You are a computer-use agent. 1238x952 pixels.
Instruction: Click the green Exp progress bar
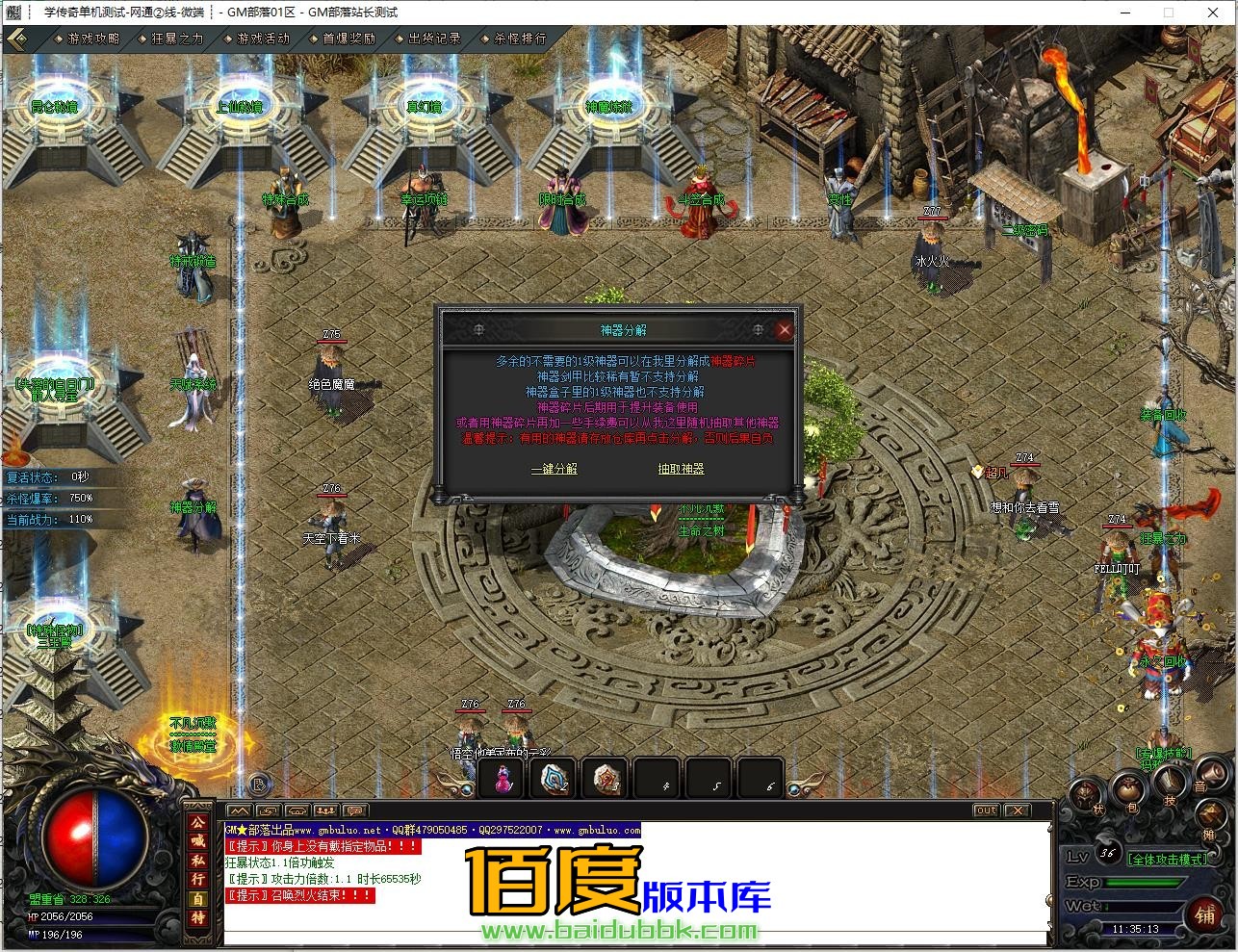coord(1143,881)
